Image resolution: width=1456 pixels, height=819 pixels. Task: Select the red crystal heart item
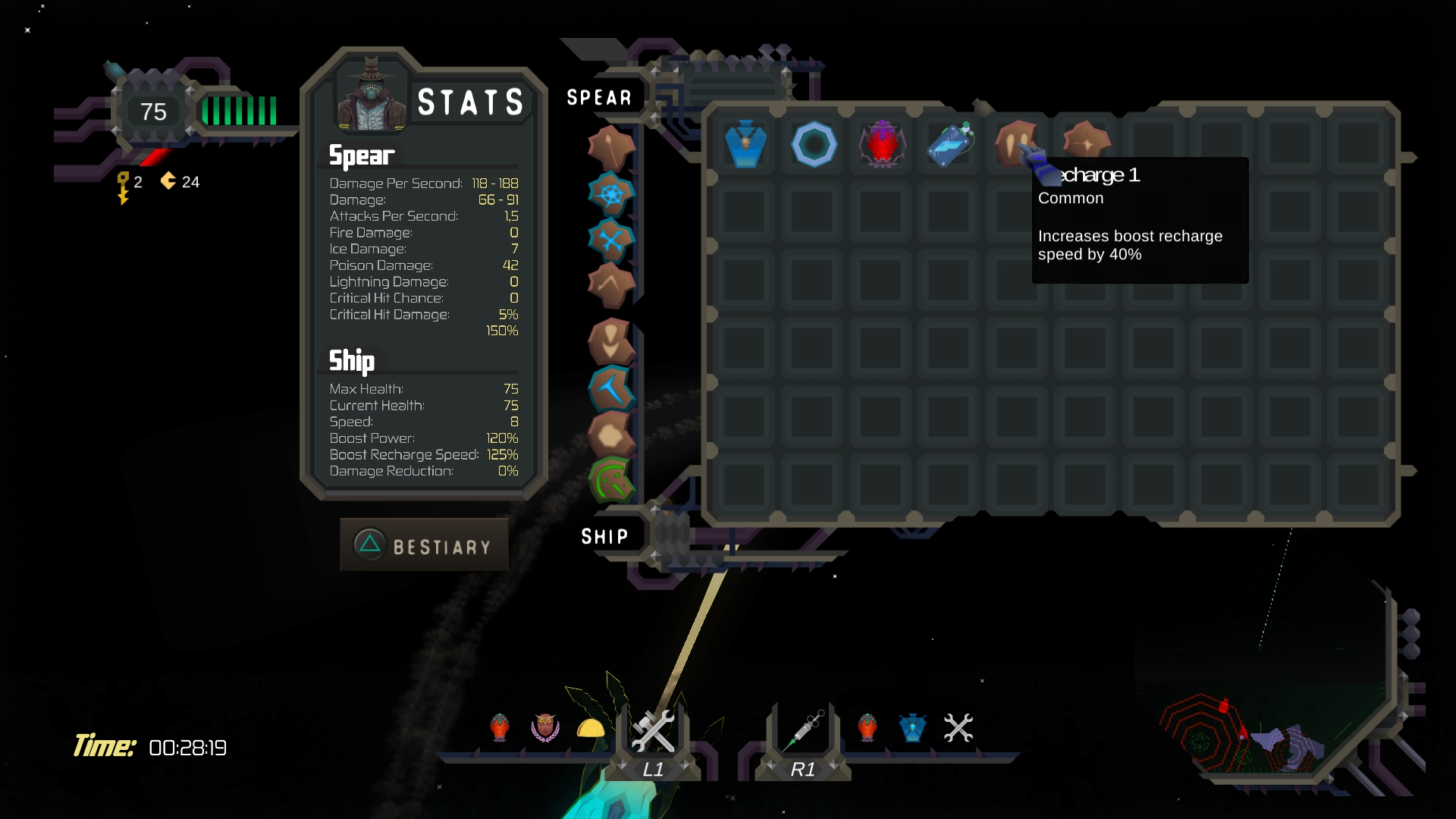[882, 143]
